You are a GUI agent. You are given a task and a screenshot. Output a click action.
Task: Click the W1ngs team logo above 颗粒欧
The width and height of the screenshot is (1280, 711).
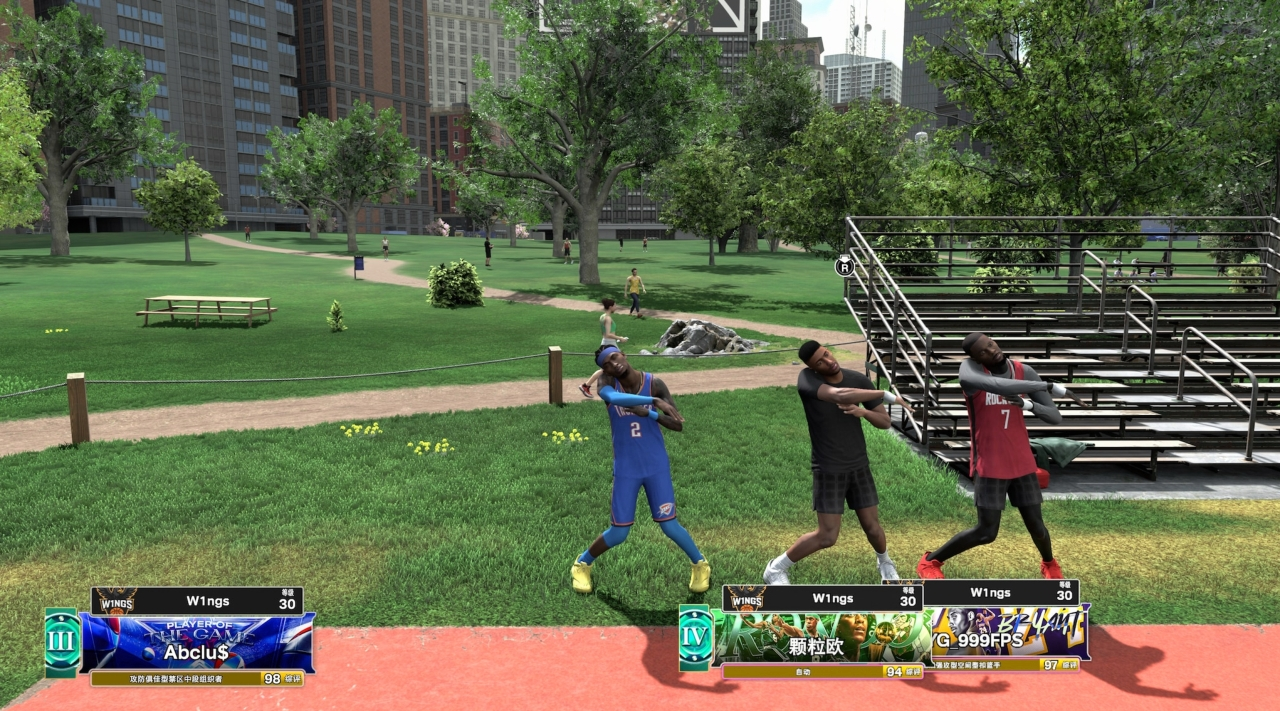click(745, 598)
